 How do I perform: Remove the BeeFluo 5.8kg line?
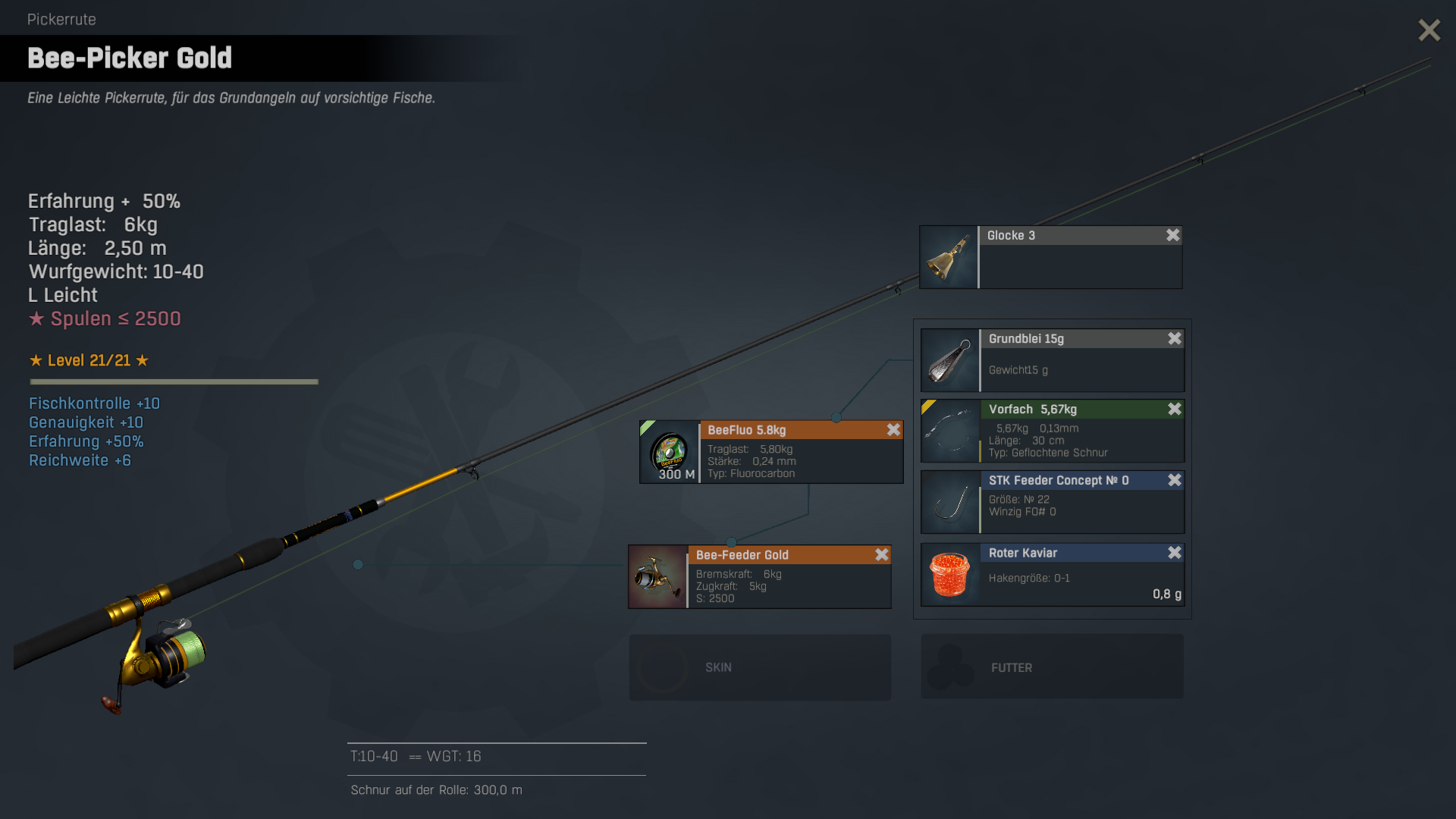[x=893, y=430]
